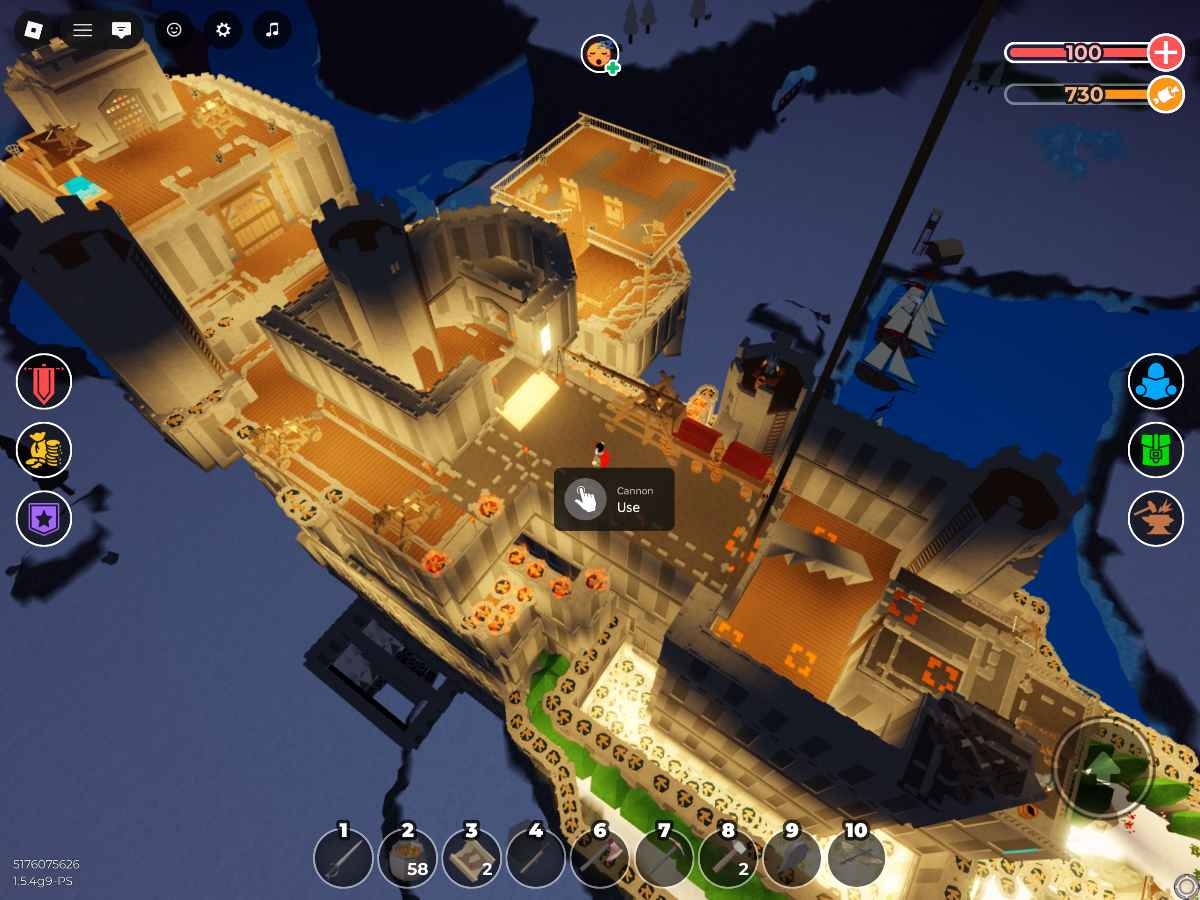Image resolution: width=1200 pixels, height=900 pixels.
Task: Open the blue reading figure guide
Action: pyautogui.click(x=1156, y=382)
